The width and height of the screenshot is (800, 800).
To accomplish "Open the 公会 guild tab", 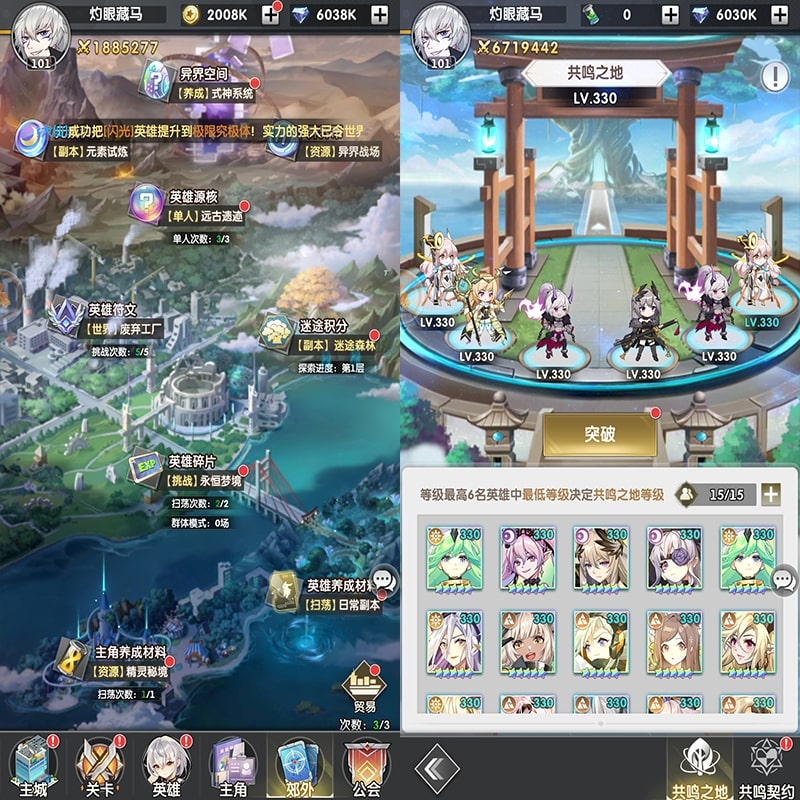I will (366, 766).
